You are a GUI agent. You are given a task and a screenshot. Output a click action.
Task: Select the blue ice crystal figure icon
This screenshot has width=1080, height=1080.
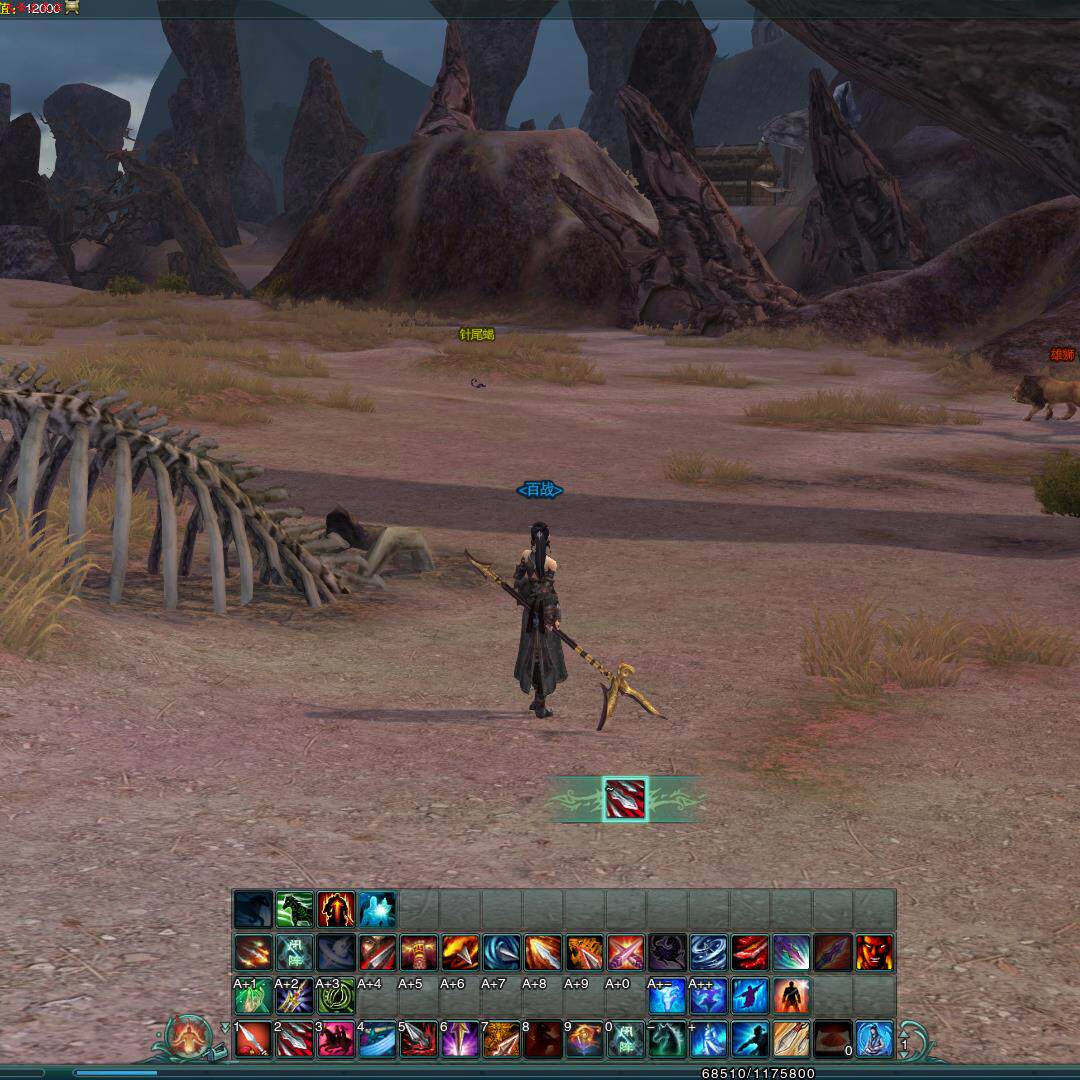377,909
